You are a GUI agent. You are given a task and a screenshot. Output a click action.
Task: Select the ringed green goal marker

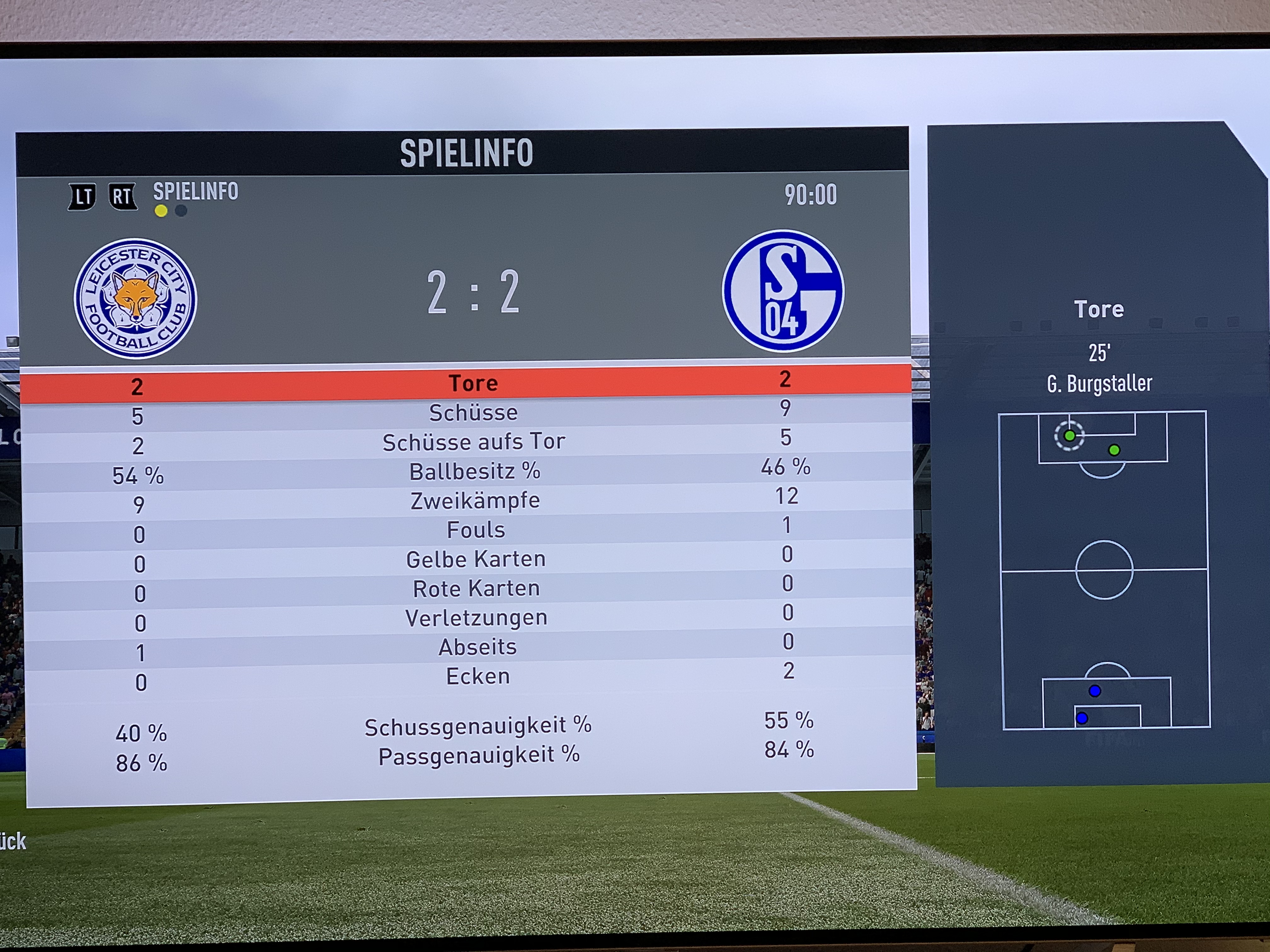1069,435
